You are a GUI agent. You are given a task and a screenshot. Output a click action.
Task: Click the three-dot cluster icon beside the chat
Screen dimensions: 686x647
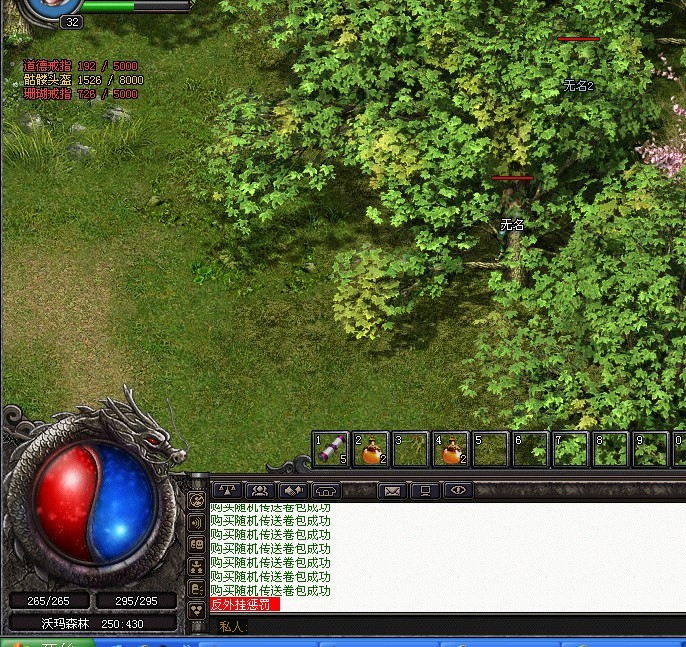click(x=196, y=610)
